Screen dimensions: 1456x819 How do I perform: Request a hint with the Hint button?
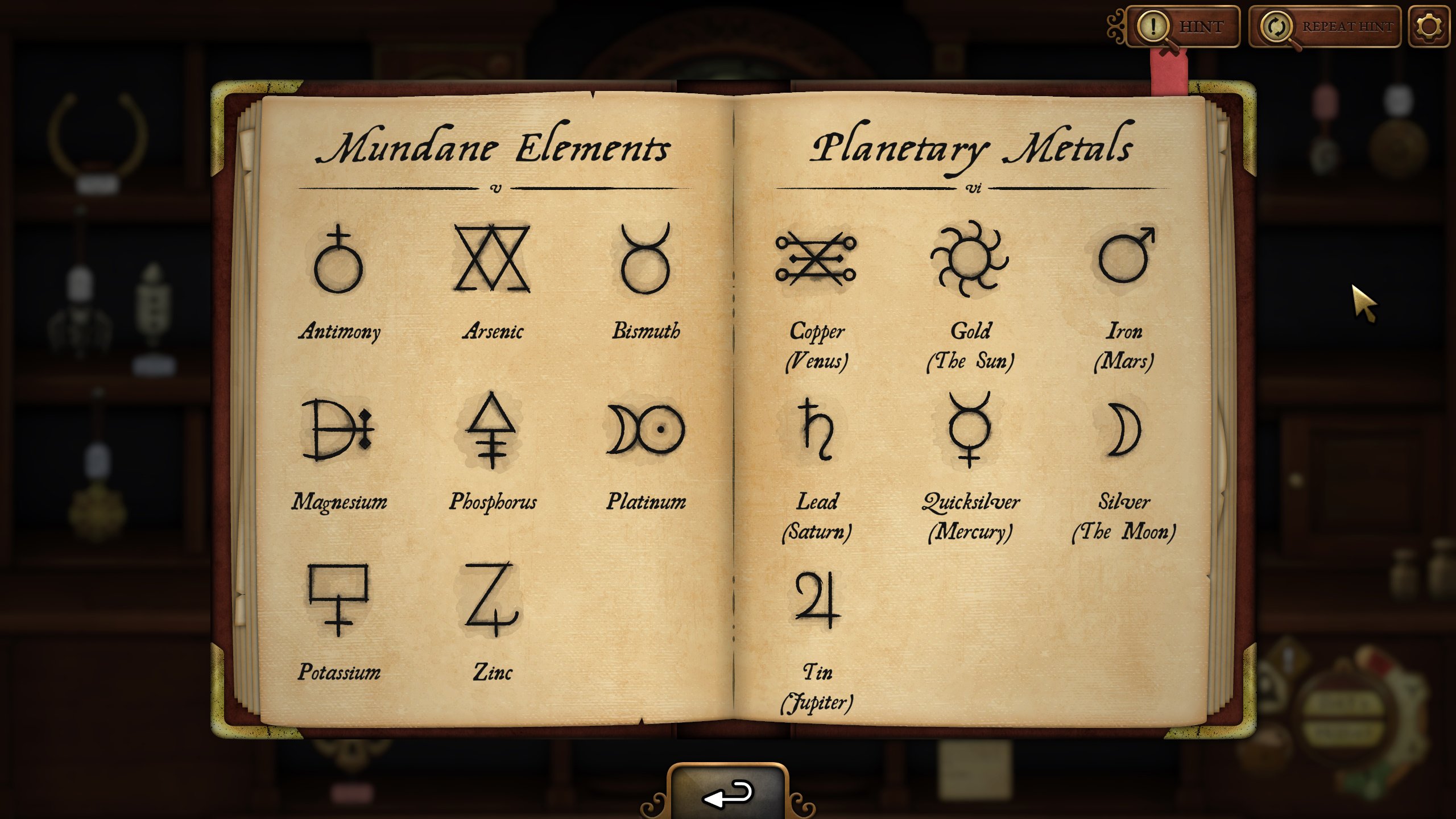[x=1184, y=27]
